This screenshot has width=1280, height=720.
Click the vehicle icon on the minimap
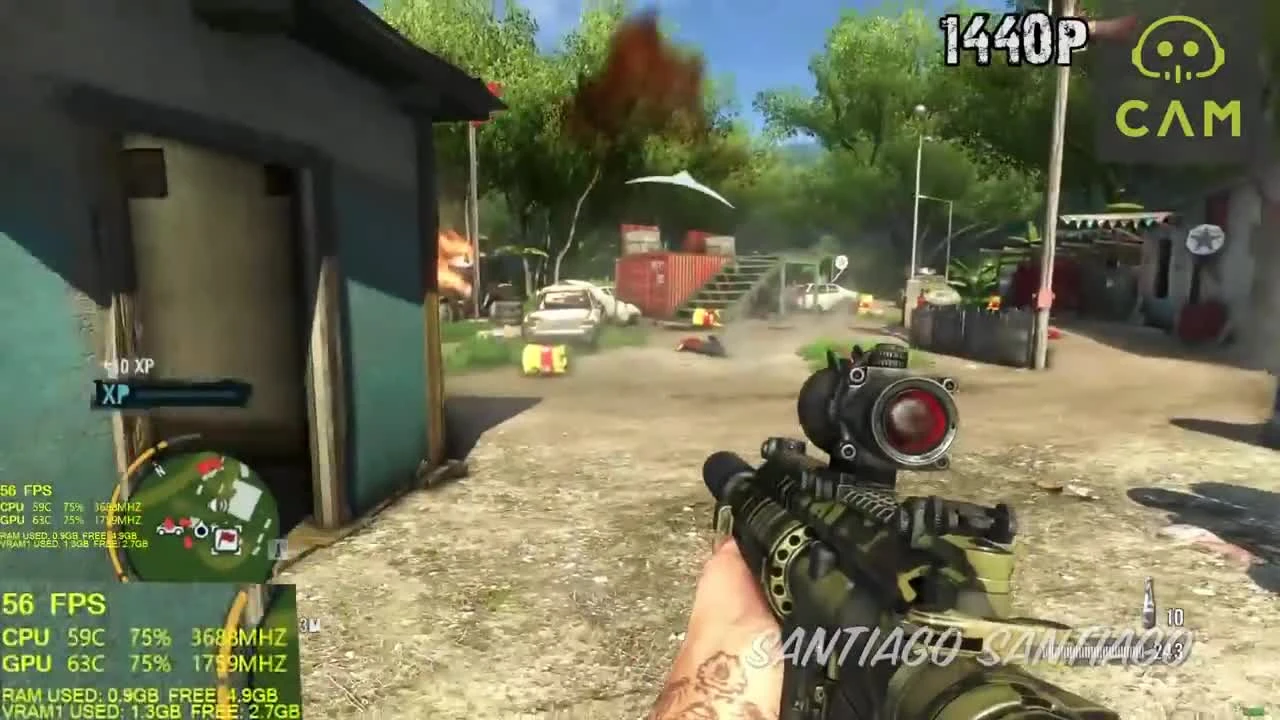169,530
